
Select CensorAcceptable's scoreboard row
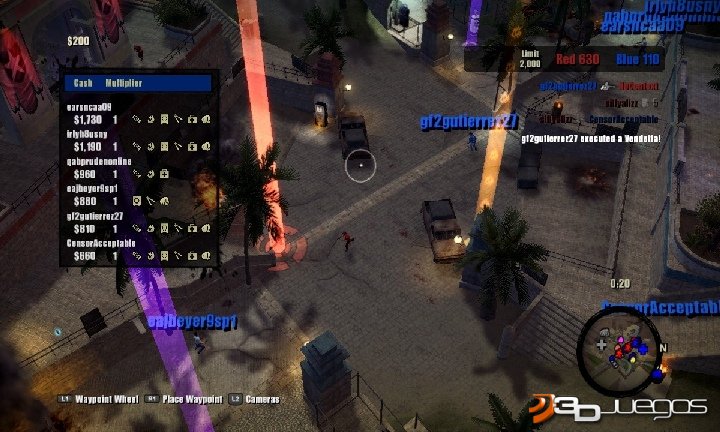point(138,249)
